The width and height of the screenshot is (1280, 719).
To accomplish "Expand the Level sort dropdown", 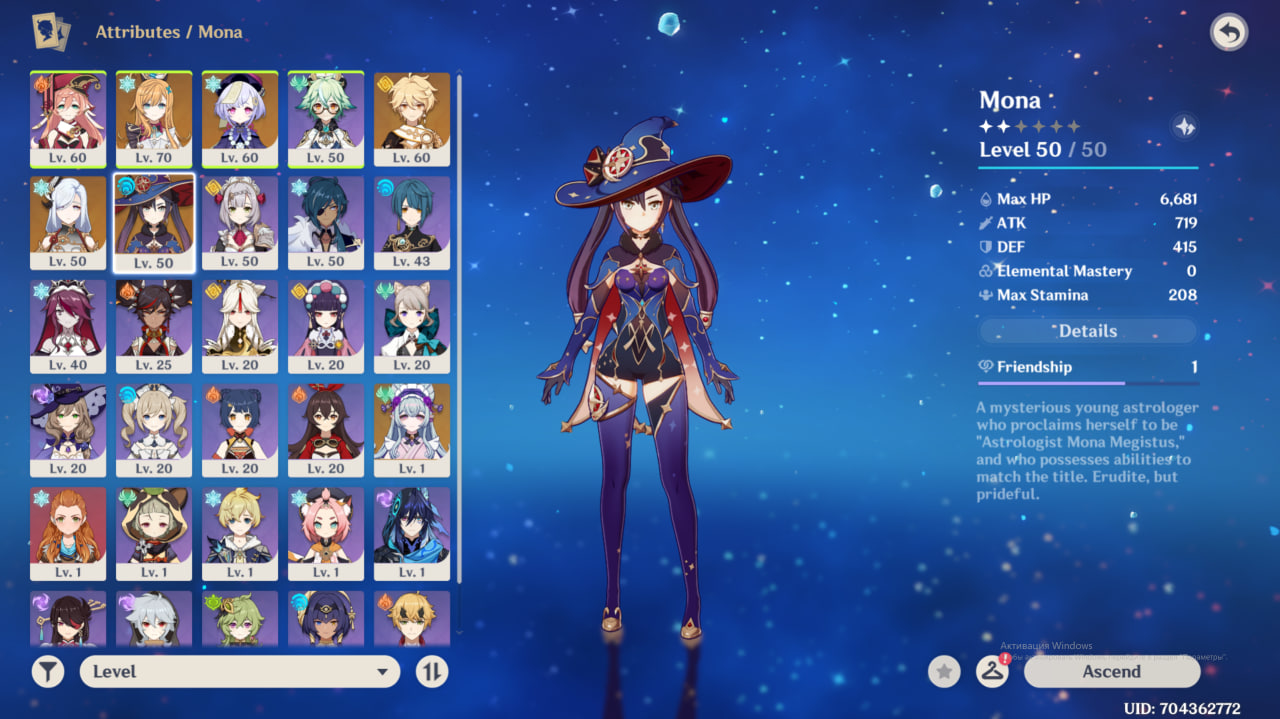I will coord(240,672).
